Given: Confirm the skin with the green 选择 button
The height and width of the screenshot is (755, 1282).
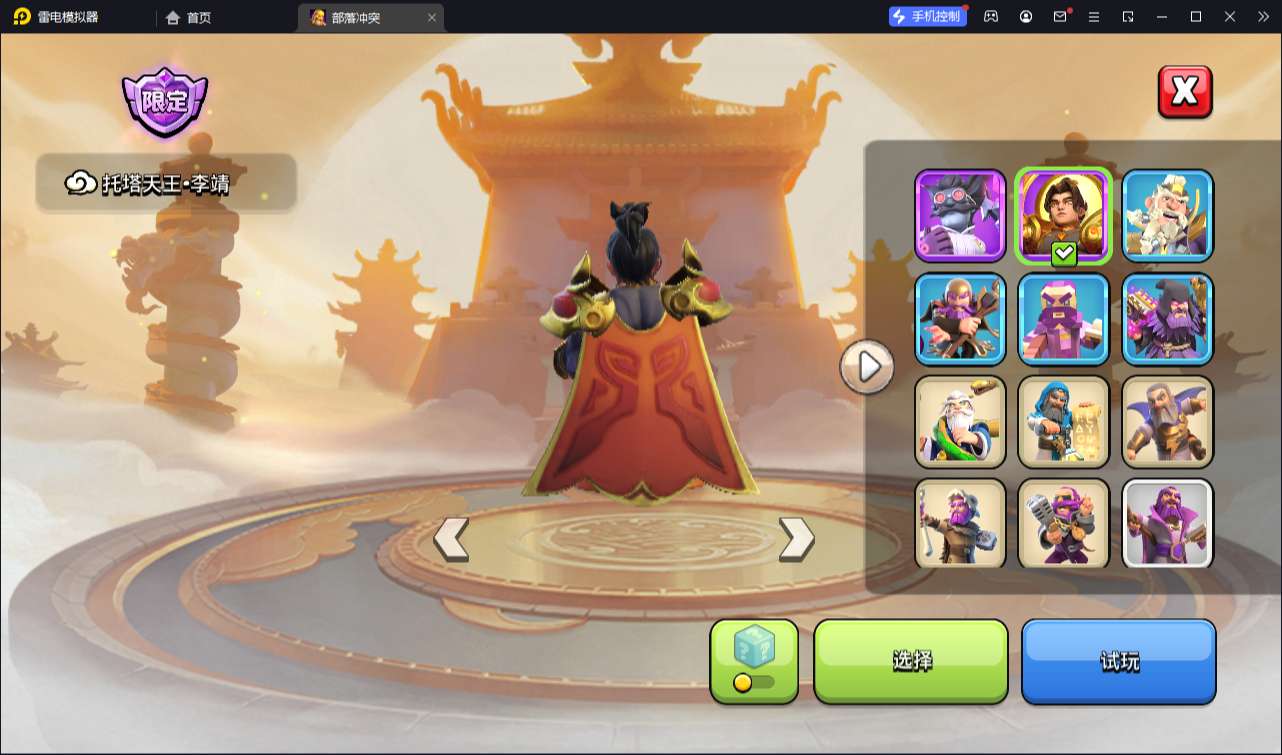Looking at the screenshot, I should [911, 661].
